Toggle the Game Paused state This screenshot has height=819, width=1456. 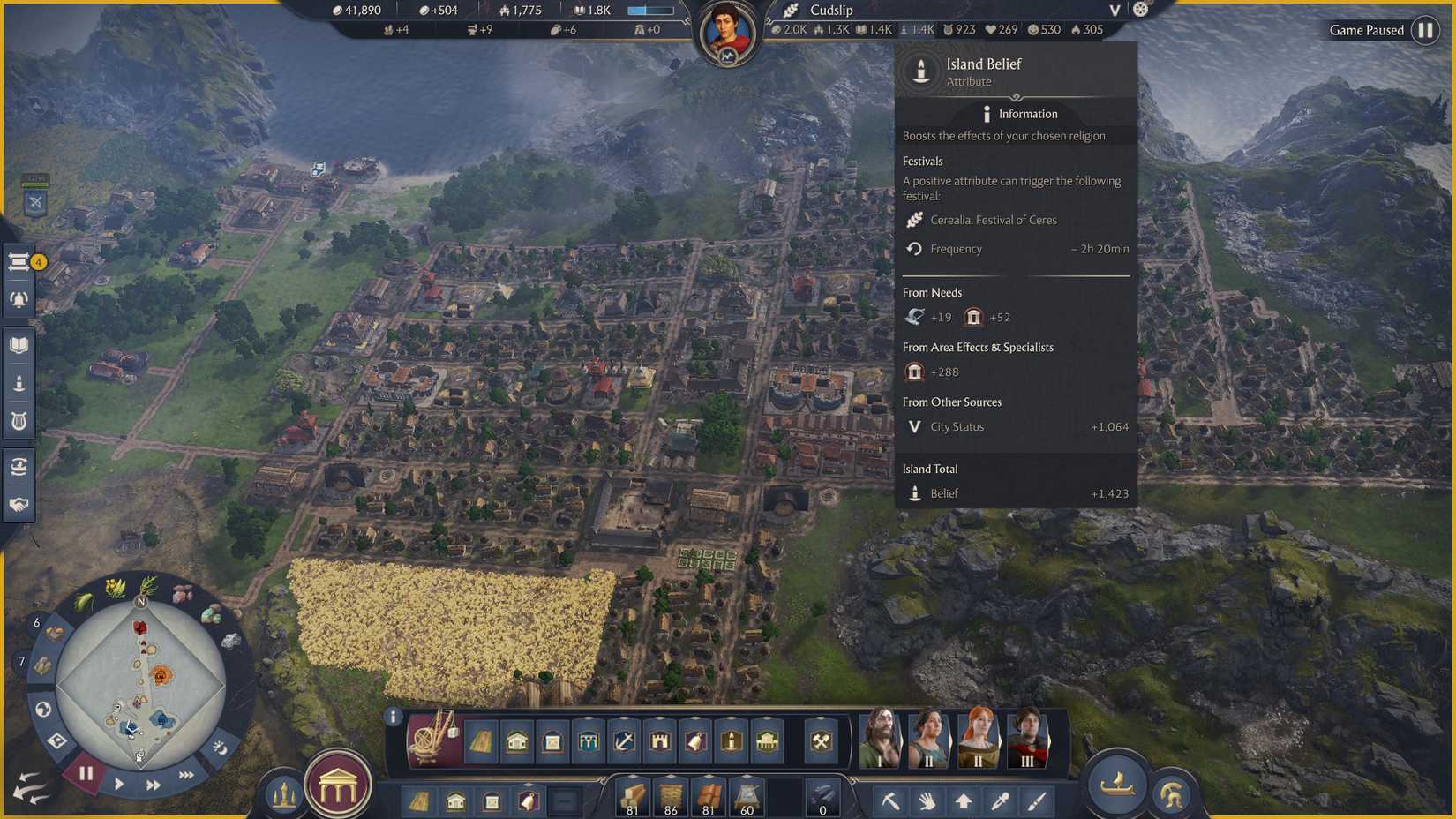tap(1427, 29)
